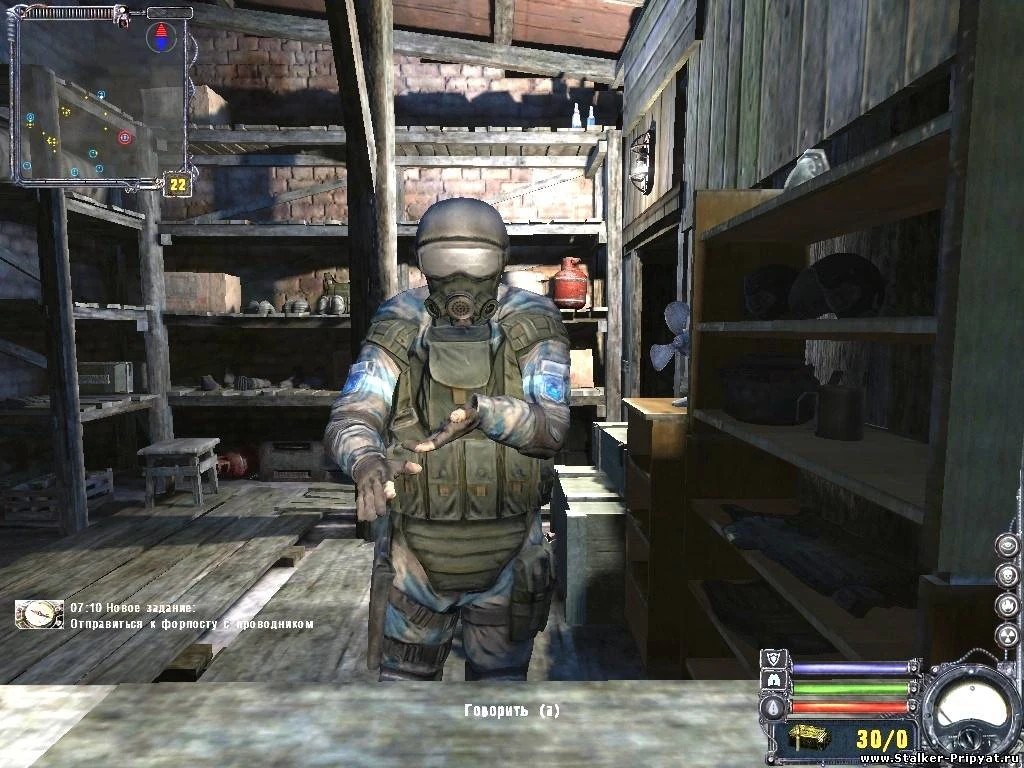This screenshot has width=1024, height=768.
Task: Select the psi eye status icon
Action: (1006, 546)
